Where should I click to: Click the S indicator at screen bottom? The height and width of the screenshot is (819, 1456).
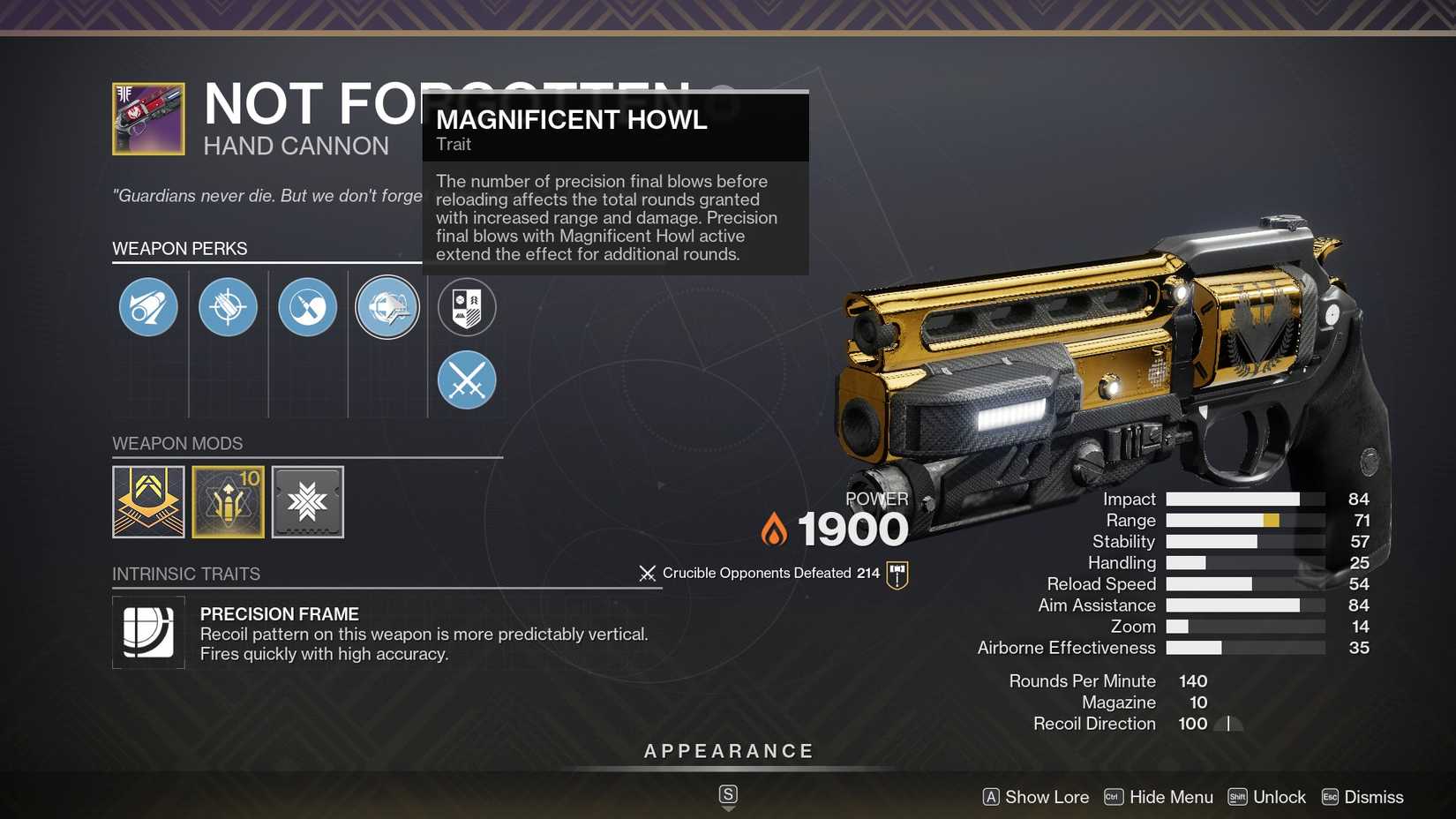(727, 794)
